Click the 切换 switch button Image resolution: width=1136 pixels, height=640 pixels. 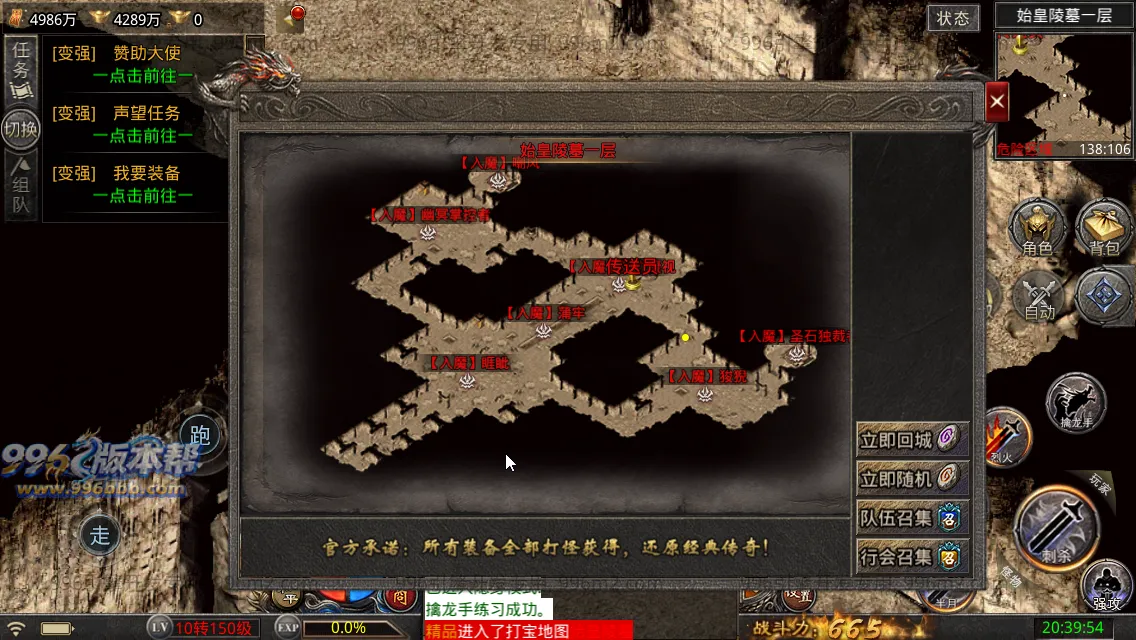click(x=21, y=128)
